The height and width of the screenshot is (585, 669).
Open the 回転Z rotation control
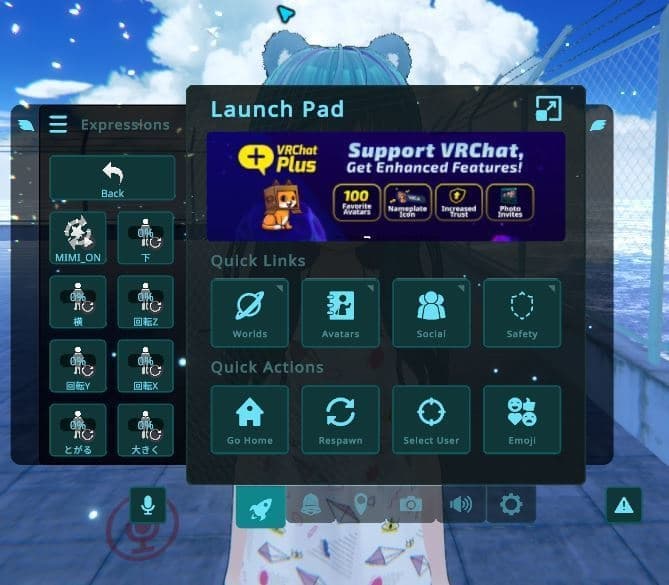tap(145, 301)
